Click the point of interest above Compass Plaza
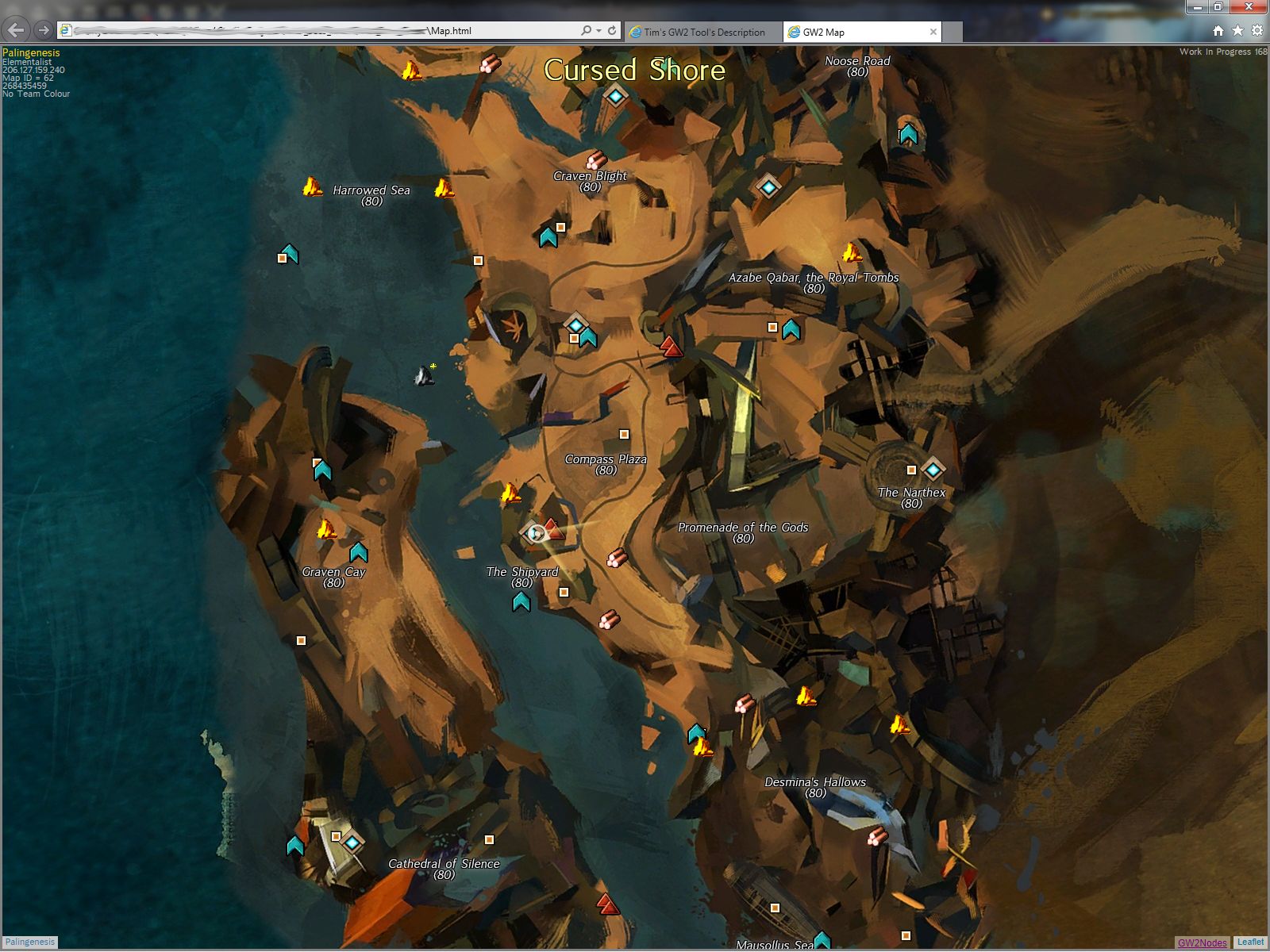Screen dimensions: 1270x952 tap(624, 434)
